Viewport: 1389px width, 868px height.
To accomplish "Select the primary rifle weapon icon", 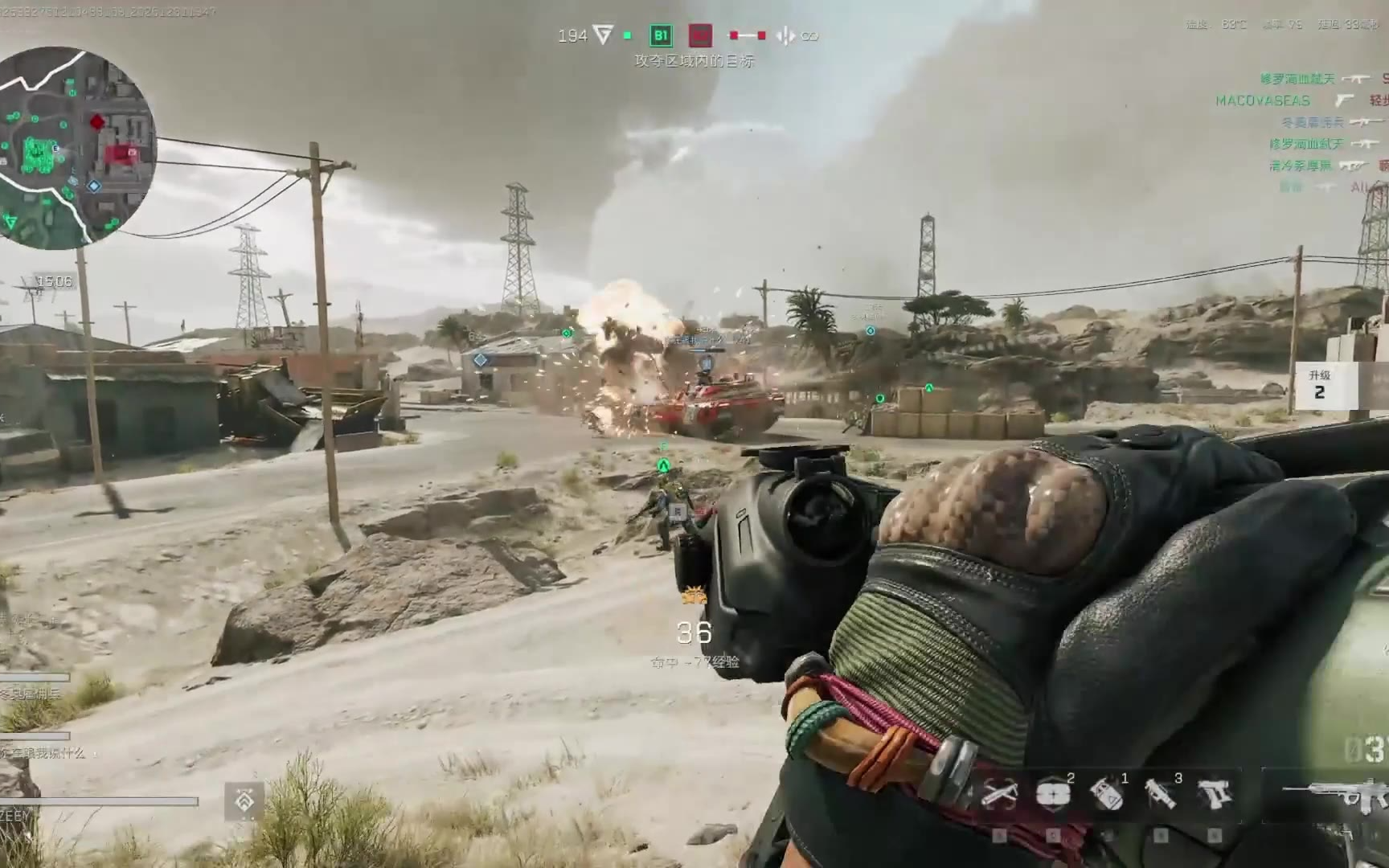I will pyautogui.click(x=1334, y=796).
